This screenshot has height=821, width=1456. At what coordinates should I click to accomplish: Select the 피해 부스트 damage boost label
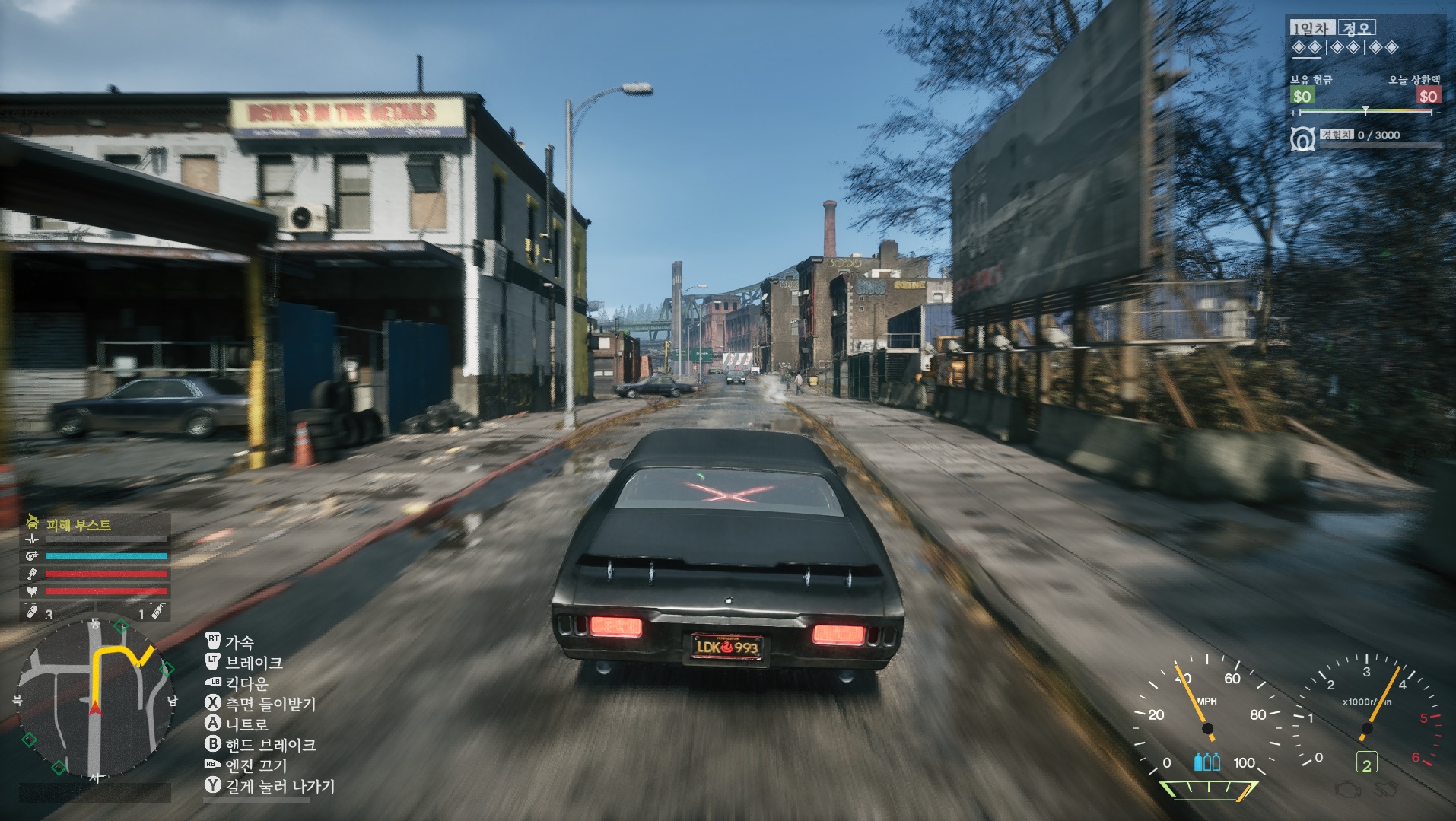78,525
